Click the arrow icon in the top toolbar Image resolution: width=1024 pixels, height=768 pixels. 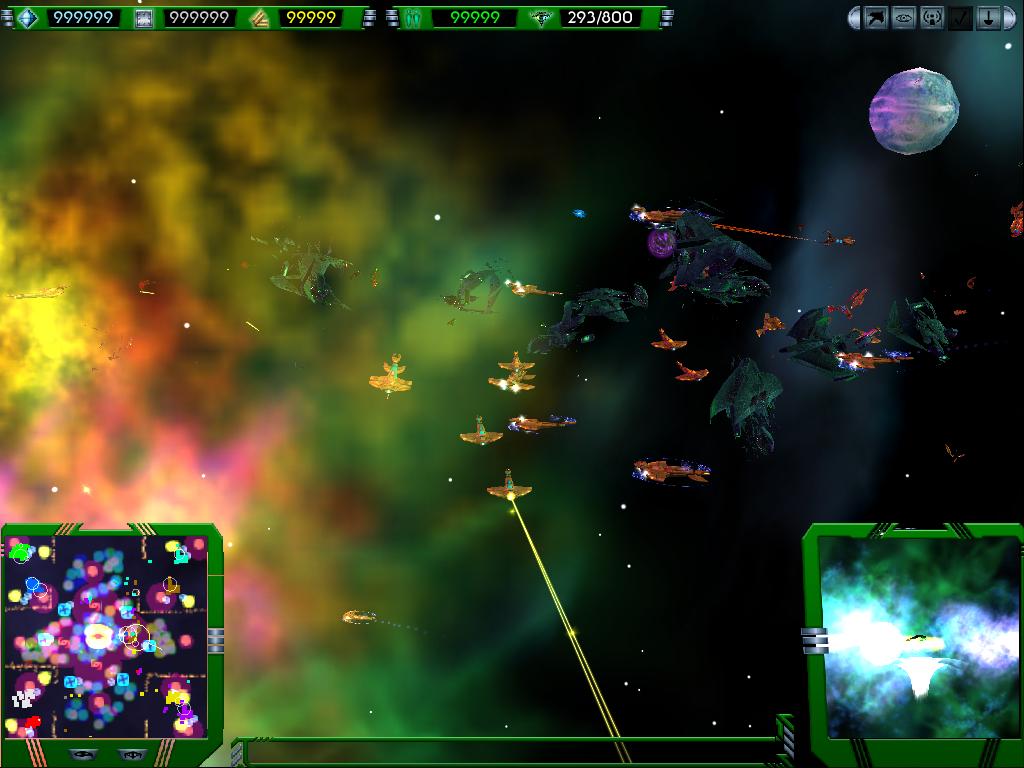click(x=876, y=18)
